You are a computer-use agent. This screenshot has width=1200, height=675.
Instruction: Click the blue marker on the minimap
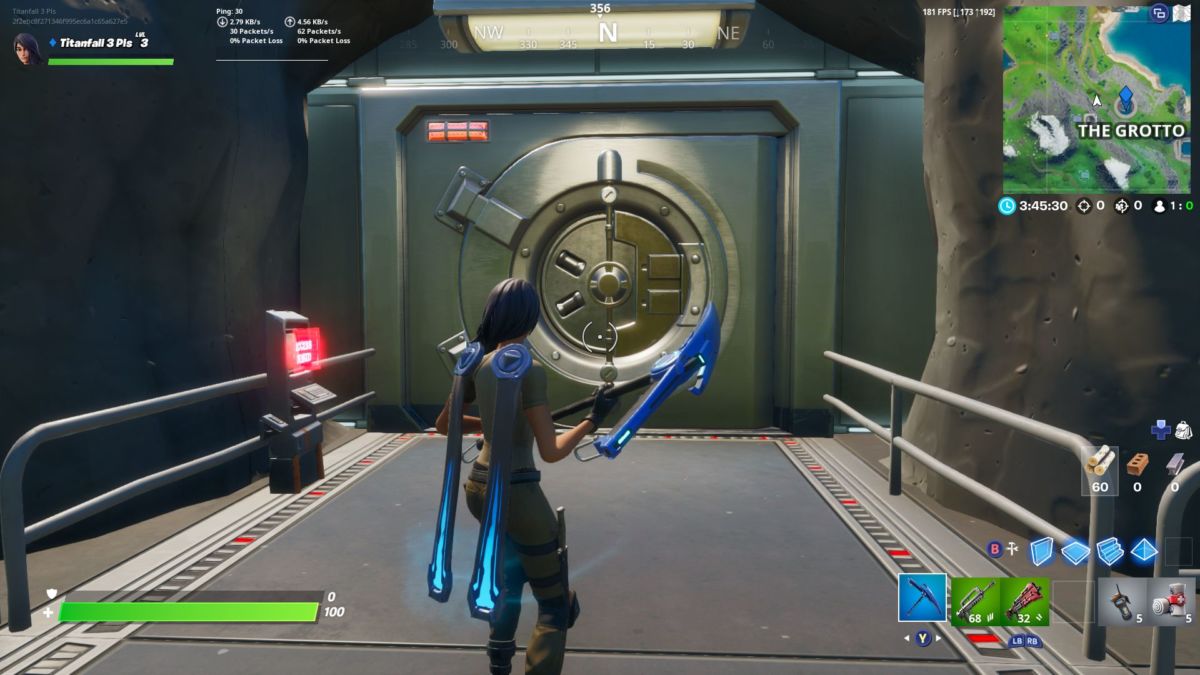point(1125,98)
